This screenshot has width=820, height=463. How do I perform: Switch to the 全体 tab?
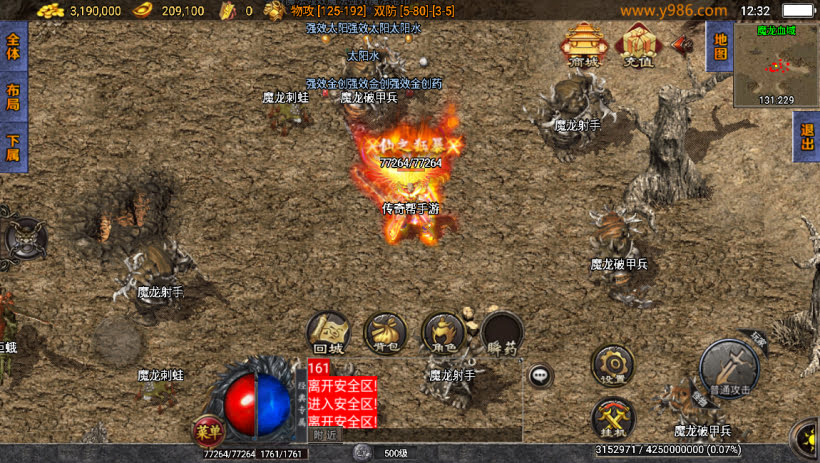(x=13, y=46)
